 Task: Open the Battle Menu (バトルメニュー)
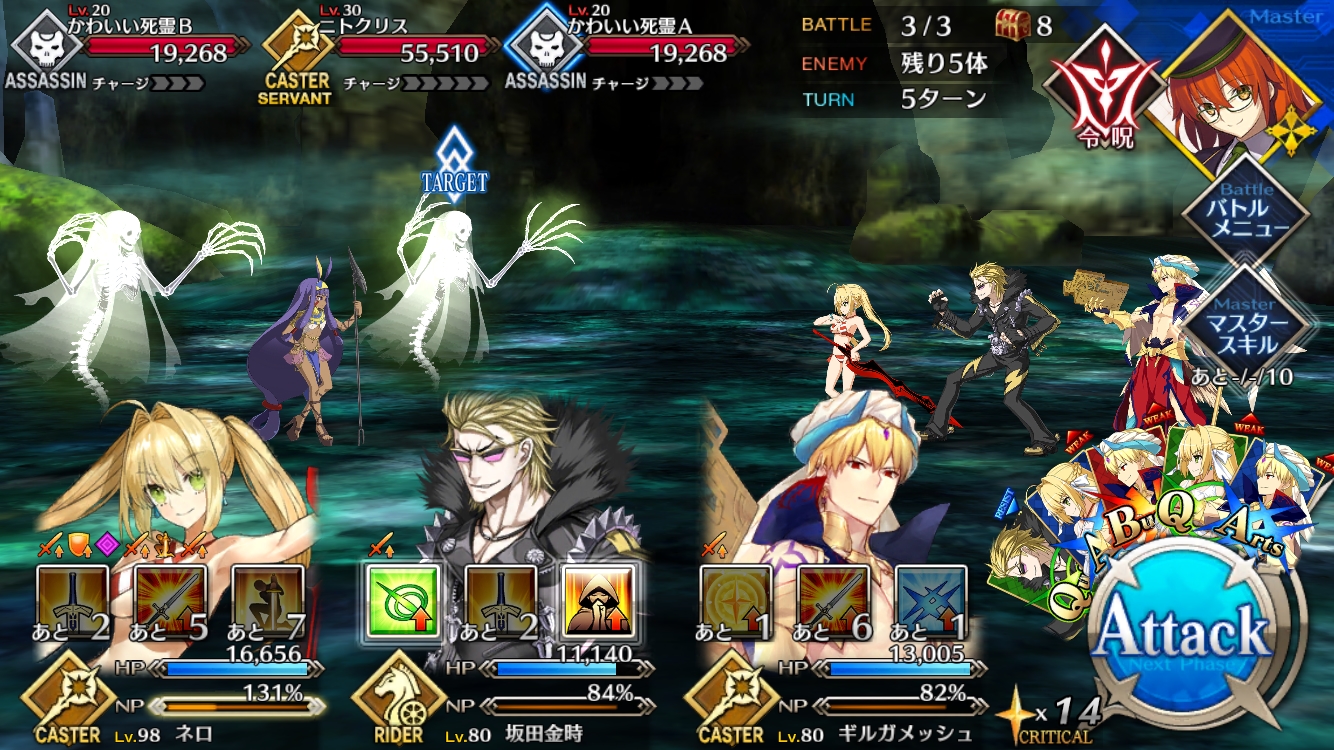tap(1246, 212)
